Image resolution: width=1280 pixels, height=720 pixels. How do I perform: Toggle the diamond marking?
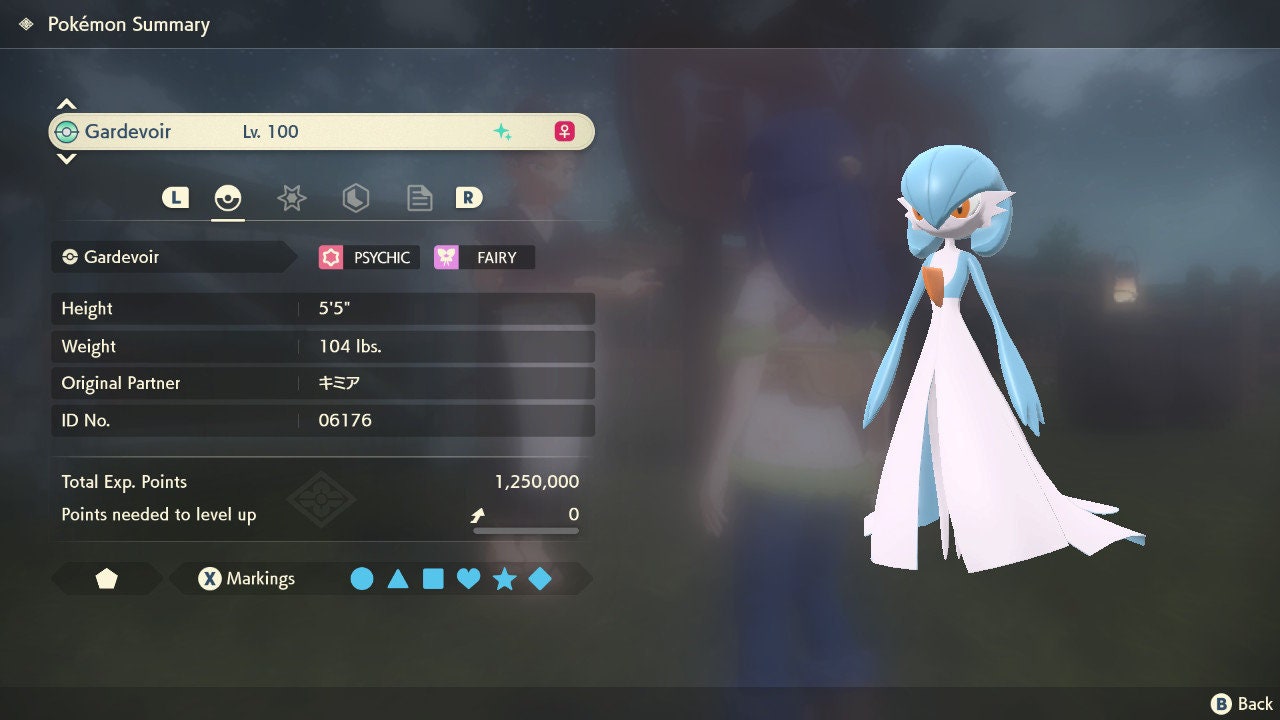(x=540, y=579)
